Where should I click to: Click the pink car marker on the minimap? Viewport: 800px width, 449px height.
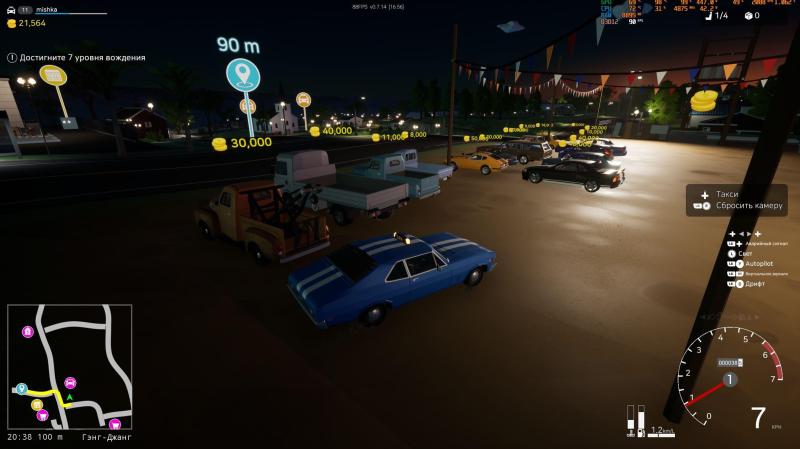(70, 382)
